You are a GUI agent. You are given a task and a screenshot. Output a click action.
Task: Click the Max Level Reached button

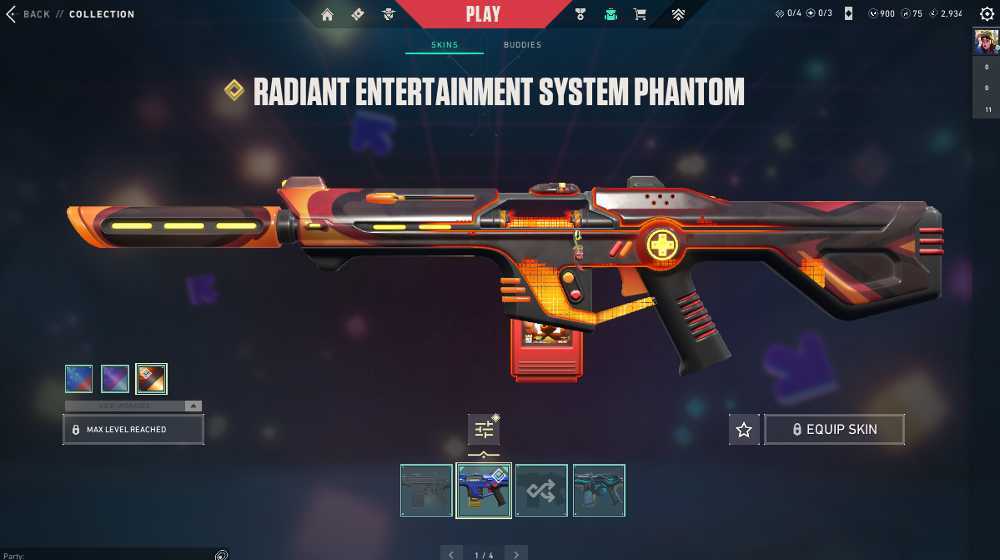pyautogui.click(x=133, y=429)
